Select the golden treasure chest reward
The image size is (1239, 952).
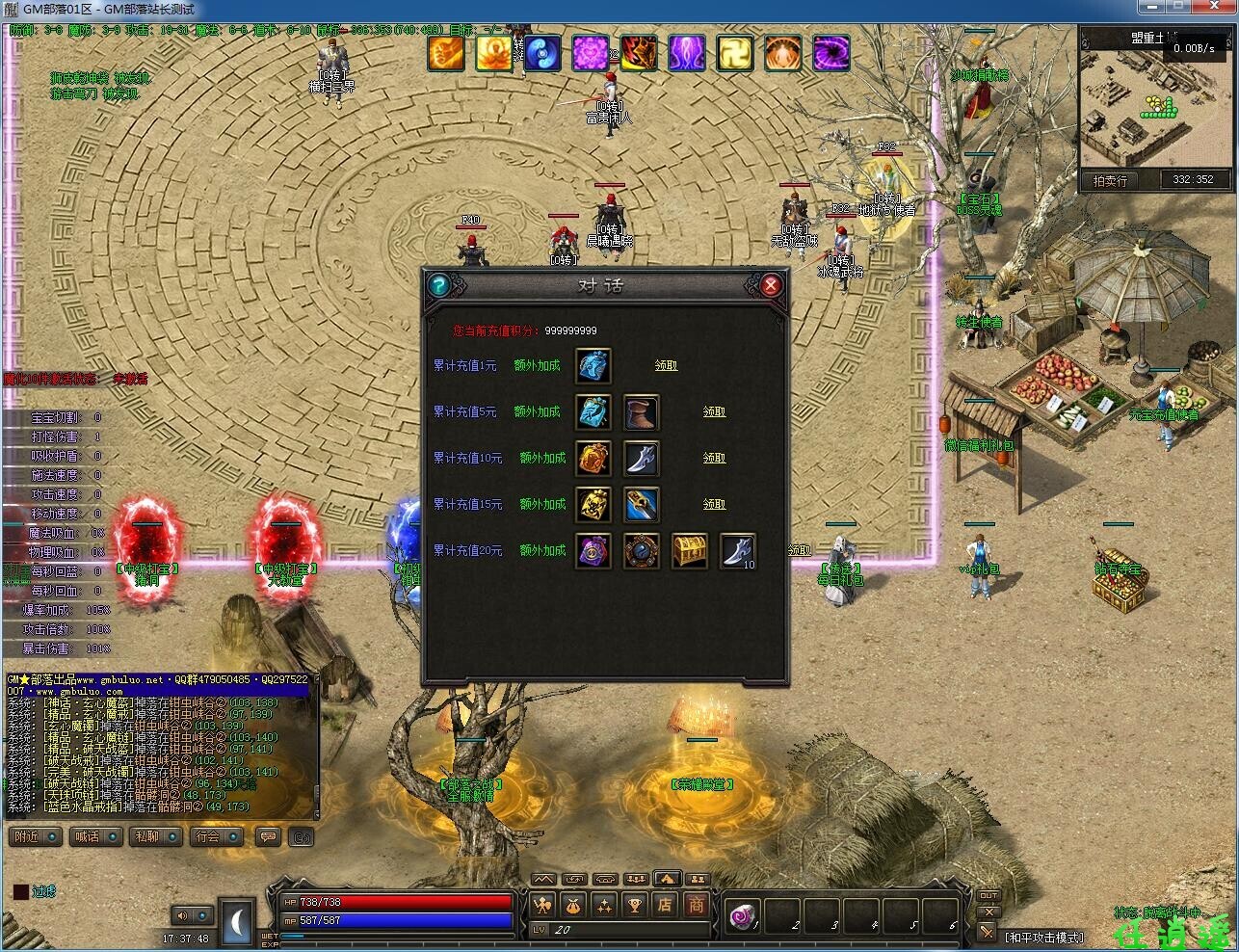(x=689, y=550)
